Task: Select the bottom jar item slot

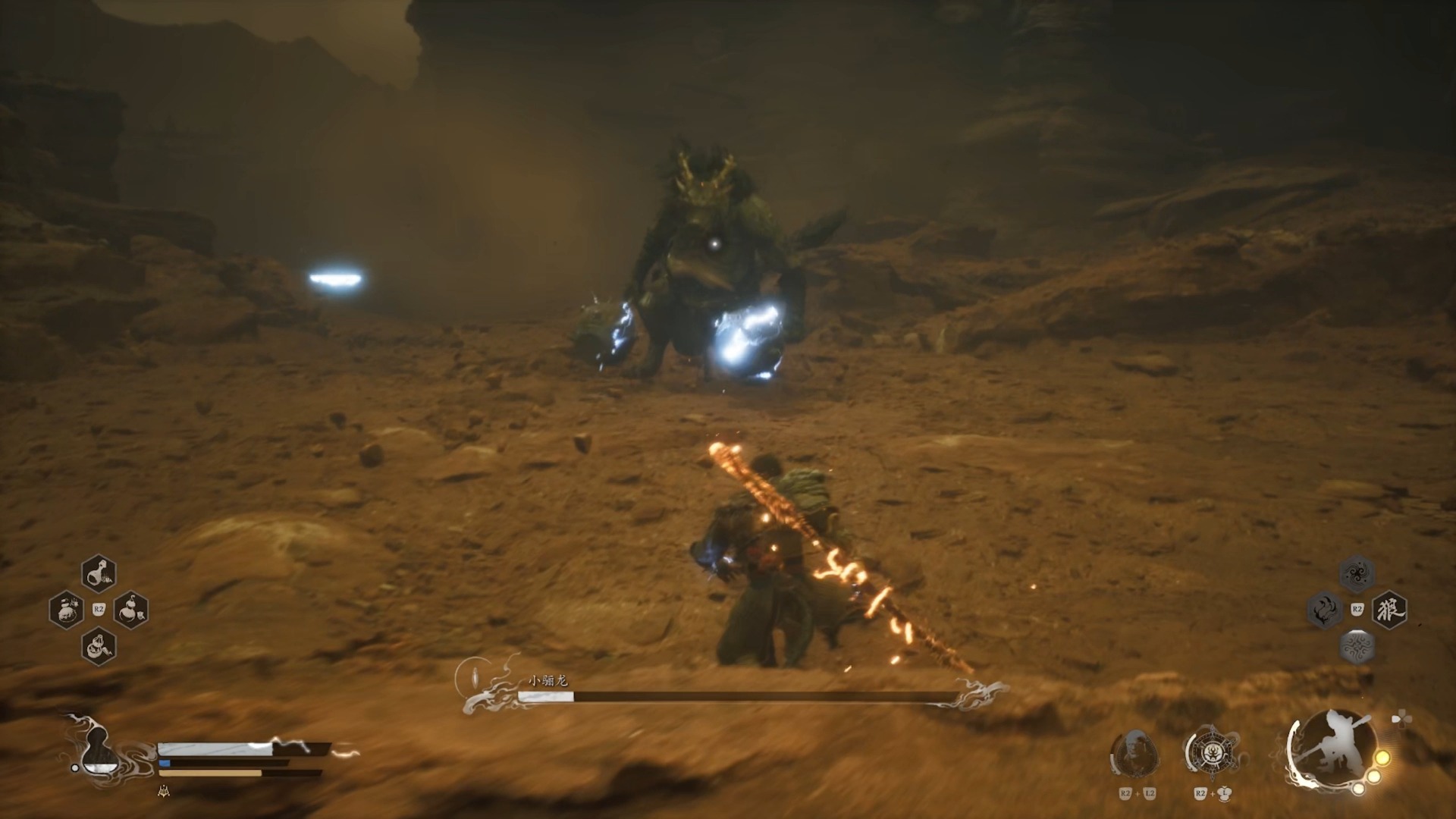Action: [x=99, y=646]
